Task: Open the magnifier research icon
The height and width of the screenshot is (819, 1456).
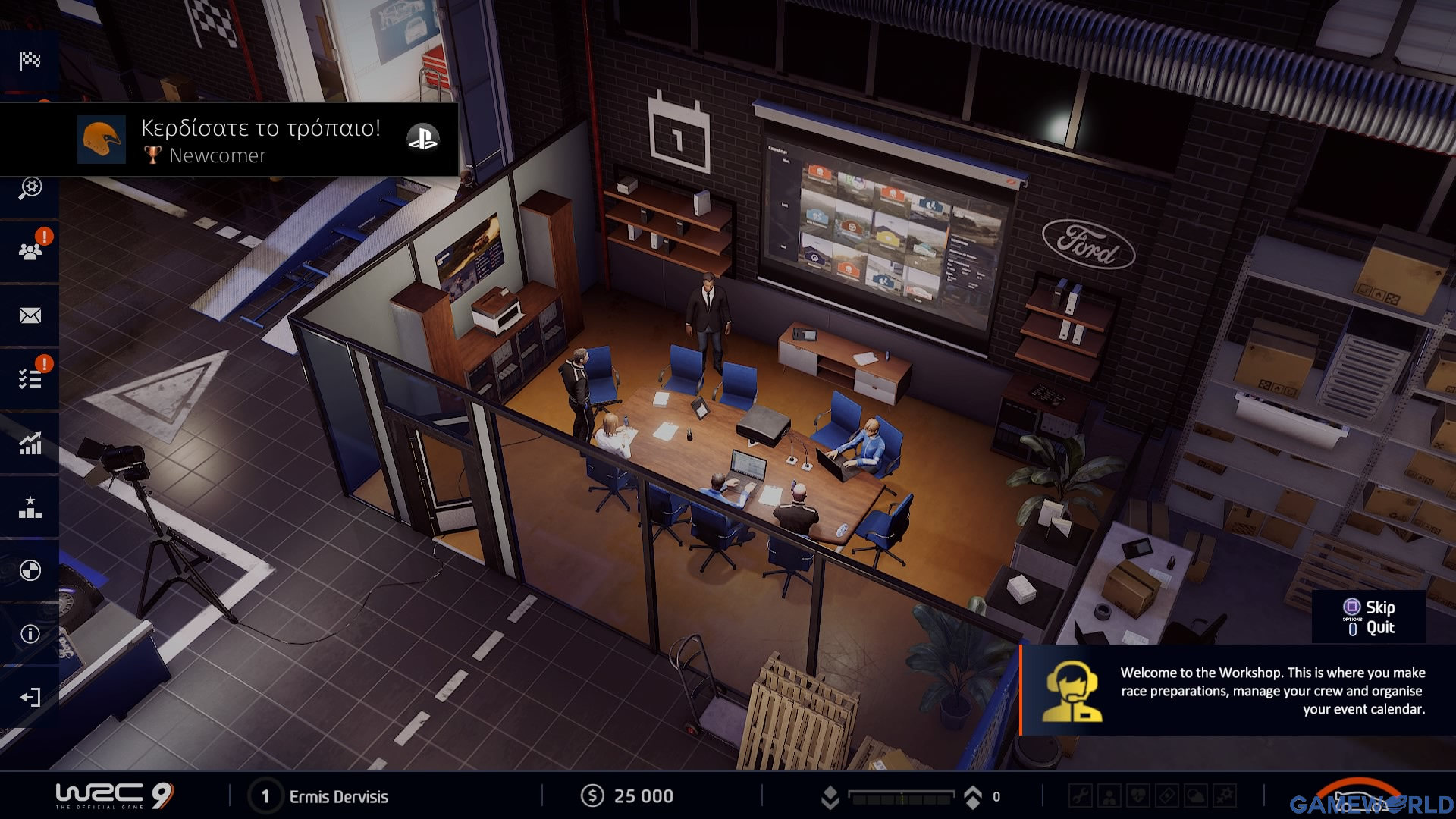Action: pyautogui.click(x=30, y=188)
